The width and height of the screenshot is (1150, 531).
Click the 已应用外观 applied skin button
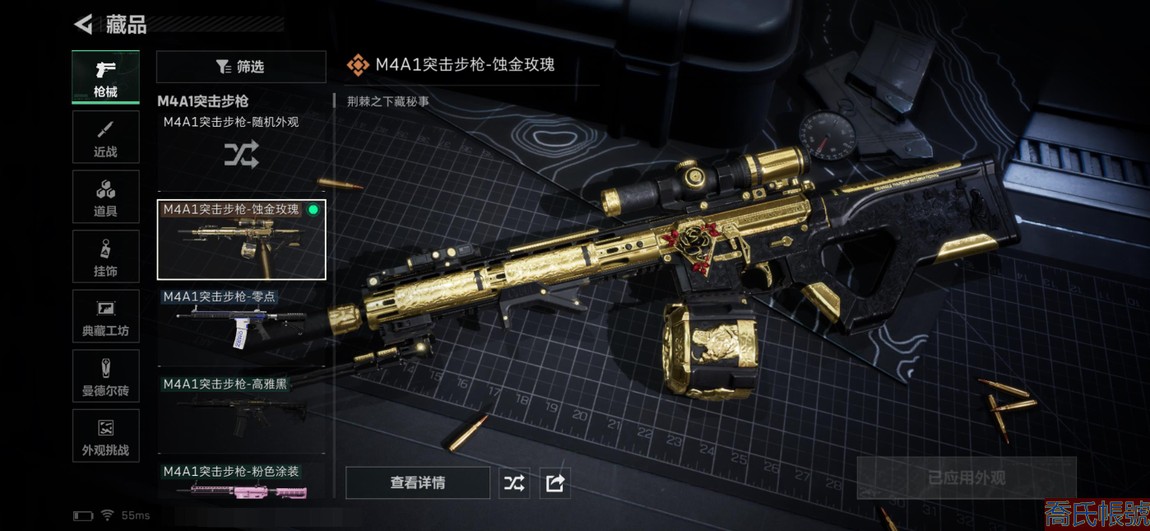966,478
